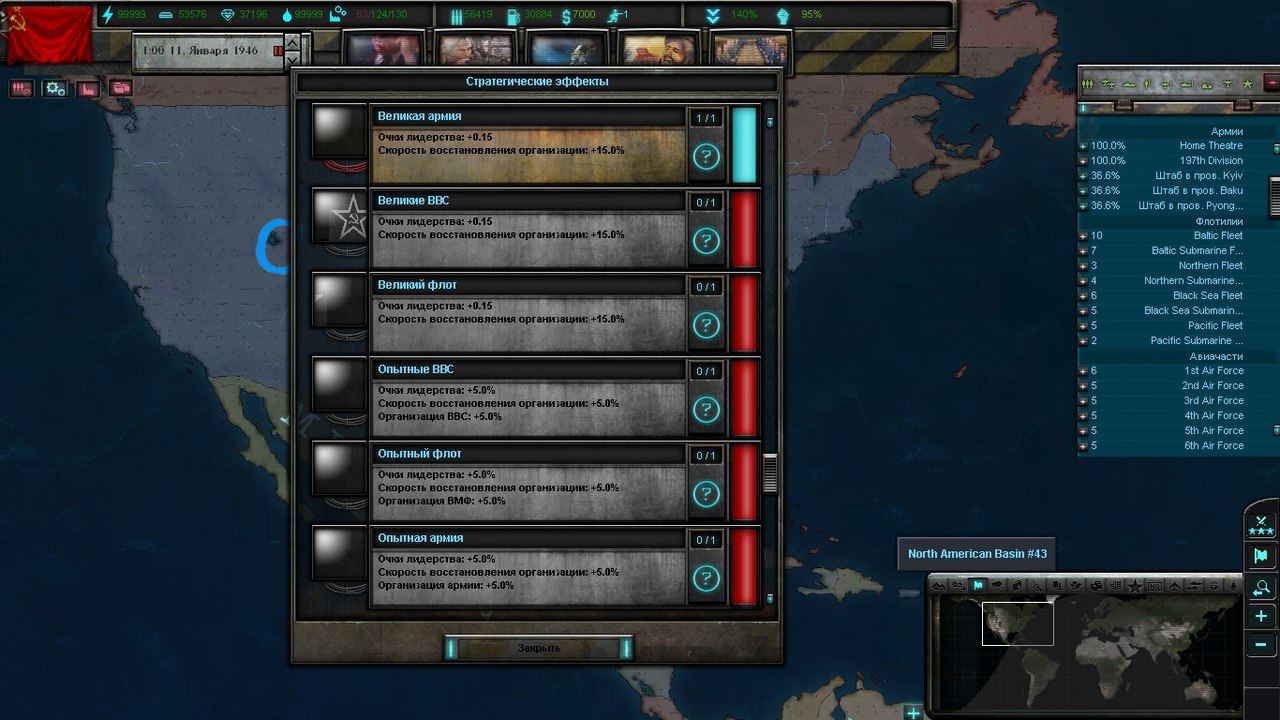Expand the Baltic Fleet entry
Image resolution: width=1280 pixels, height=720 pixels.
click(x=1081, y=236)
